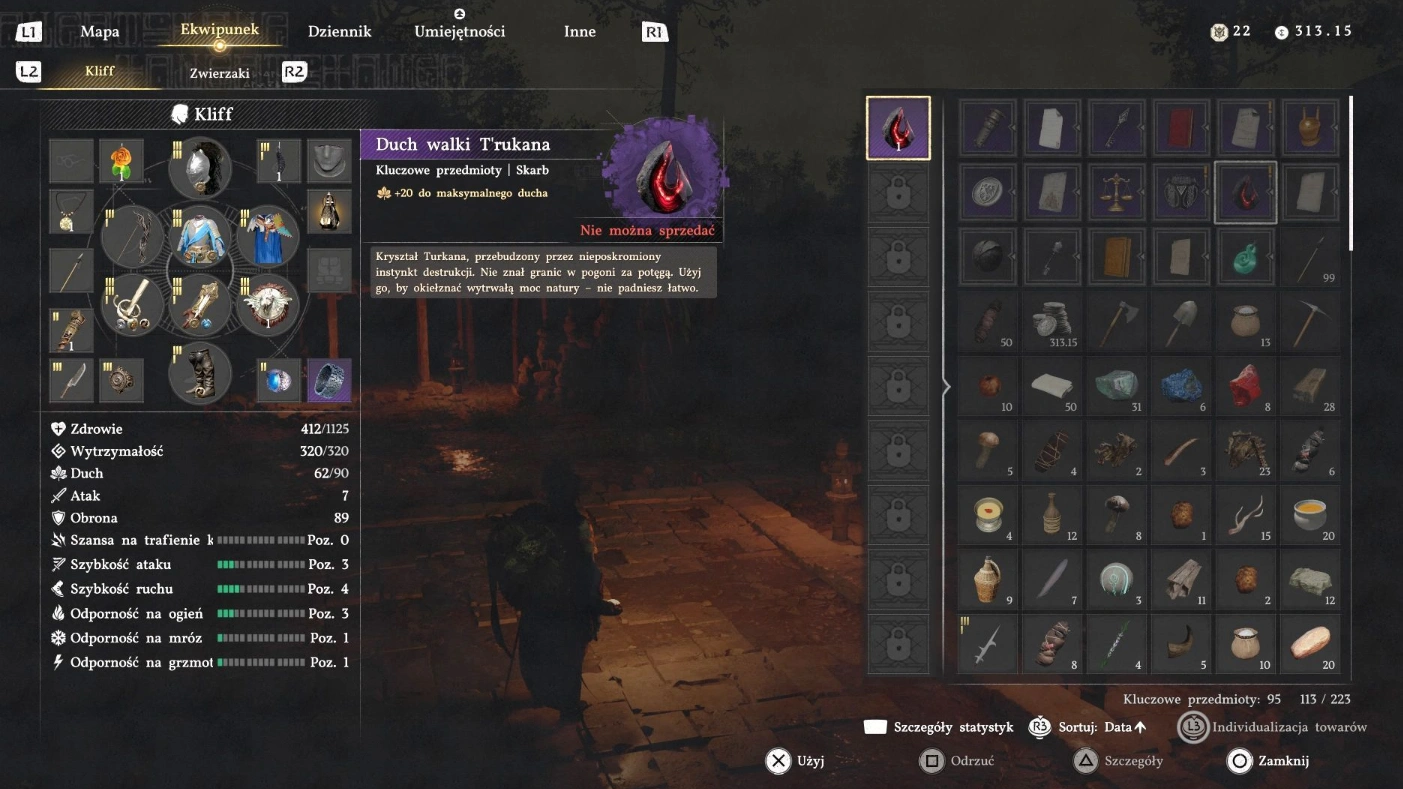Choose the red book in inventory

click(1181, 127)
